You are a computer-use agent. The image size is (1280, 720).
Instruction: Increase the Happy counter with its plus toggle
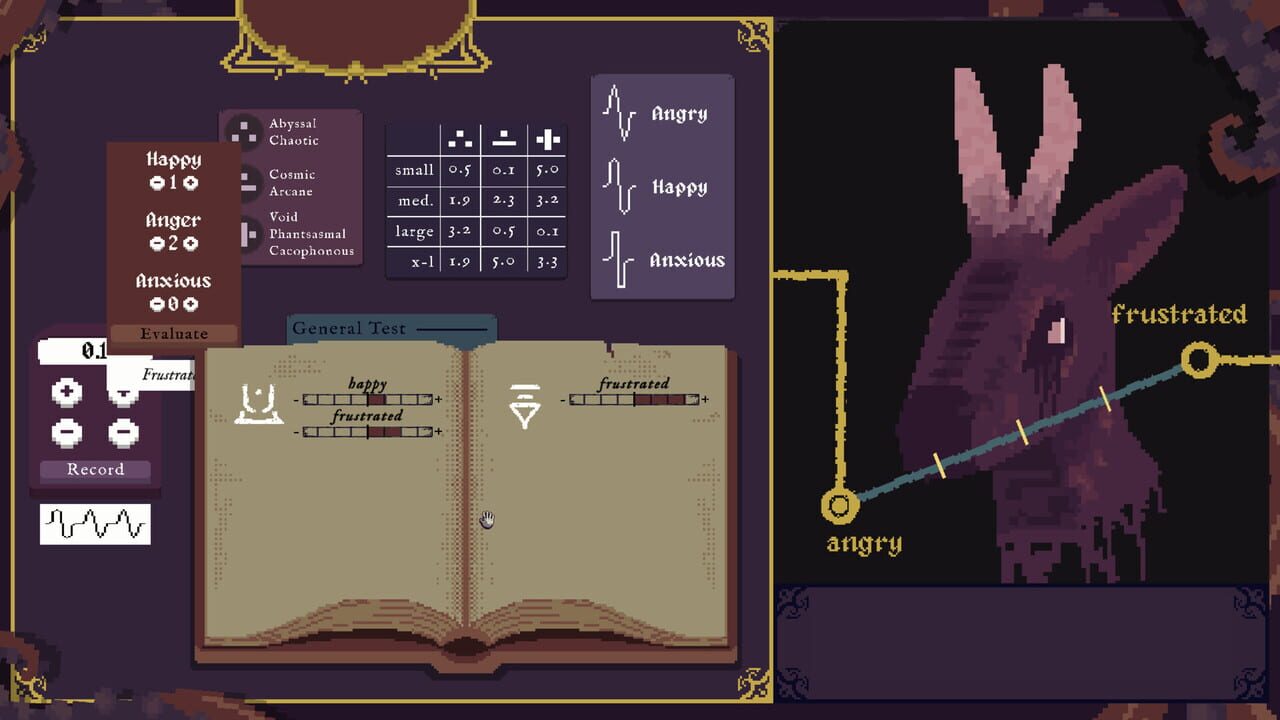[191, 184]
